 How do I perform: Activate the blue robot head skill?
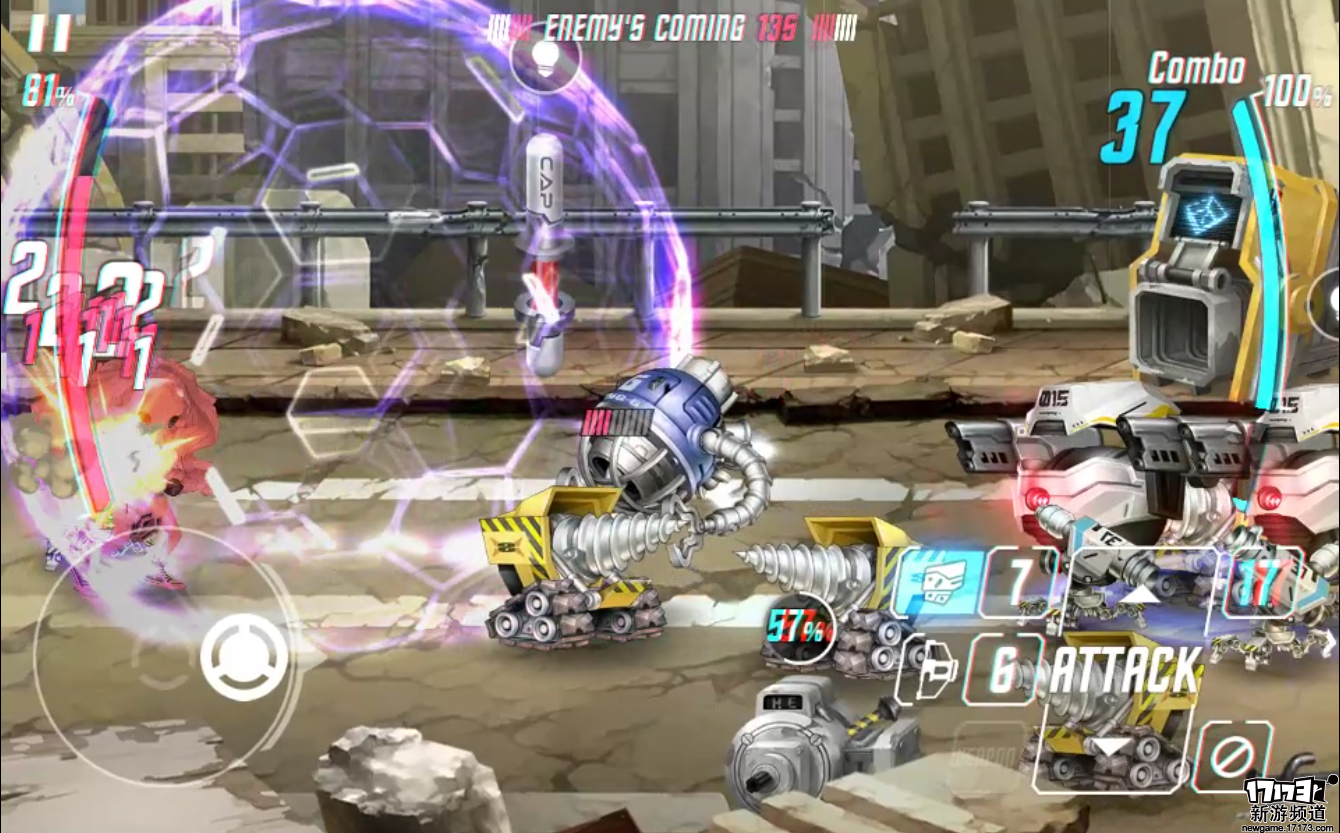(x=938, y=580)
